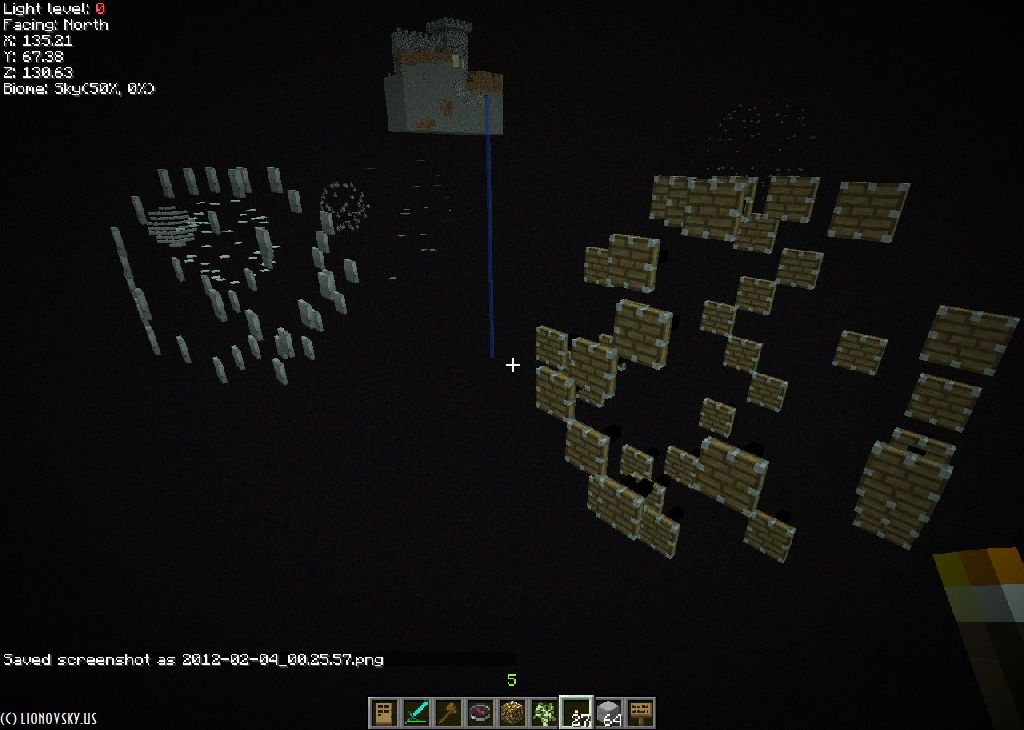Image resolution: width=1024 pixels, height=730 pixels.
Task: Pick the compass in the hotbar
Action: point(480,713)
